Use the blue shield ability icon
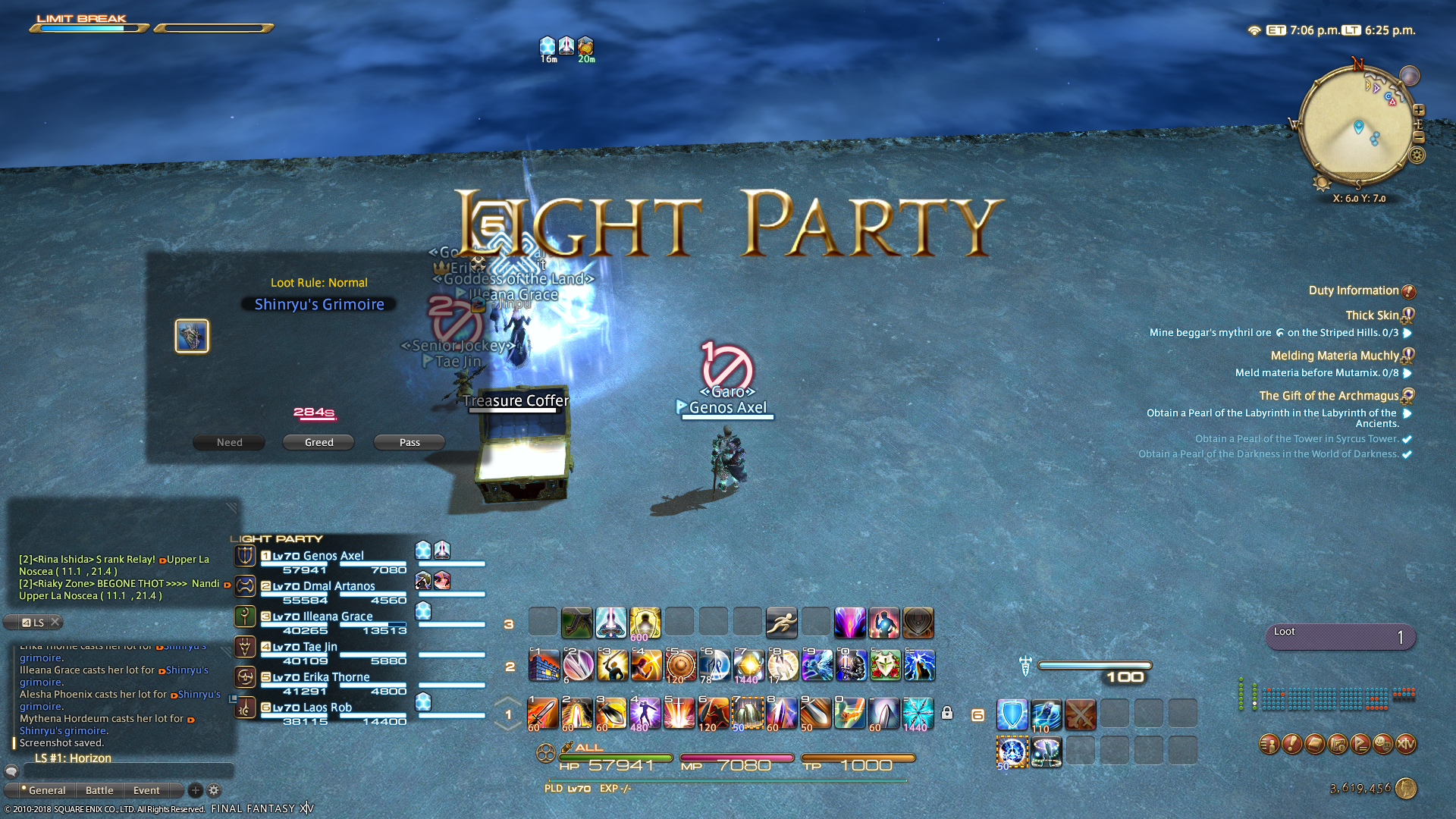1456x819 pixels. tap(1012, 714)
